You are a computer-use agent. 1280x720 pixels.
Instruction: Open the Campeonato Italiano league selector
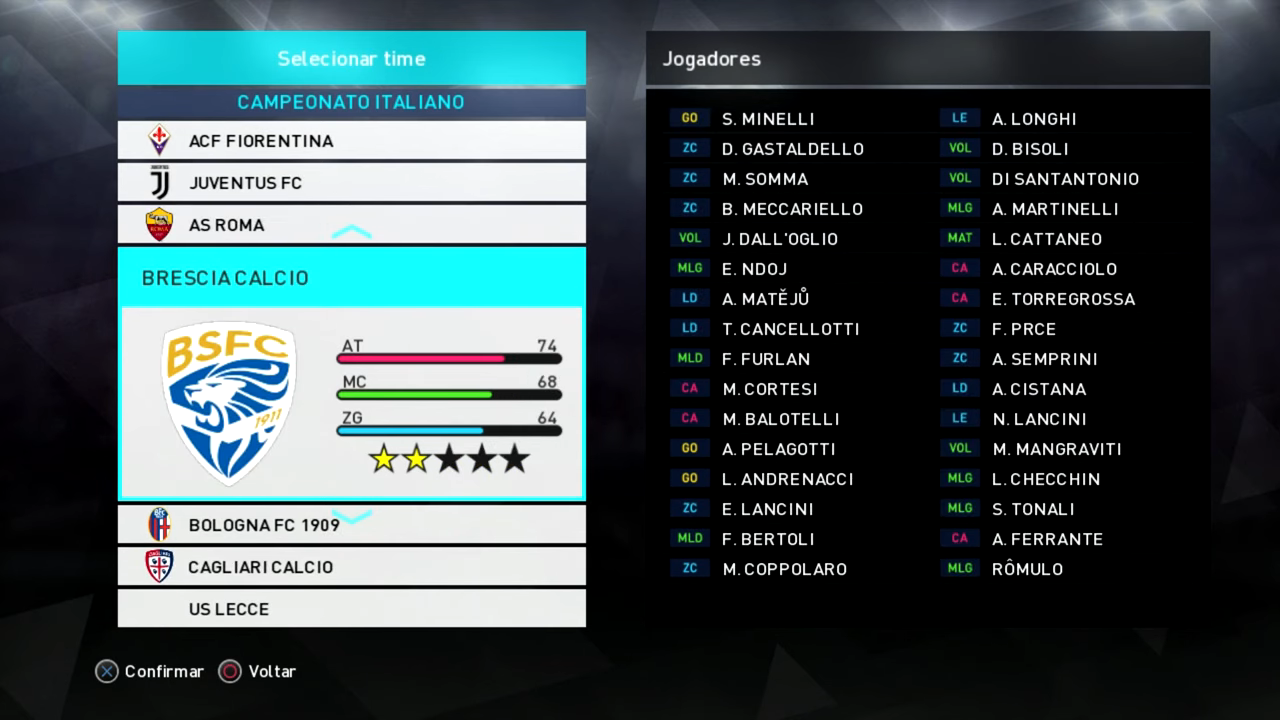(351, 102)
